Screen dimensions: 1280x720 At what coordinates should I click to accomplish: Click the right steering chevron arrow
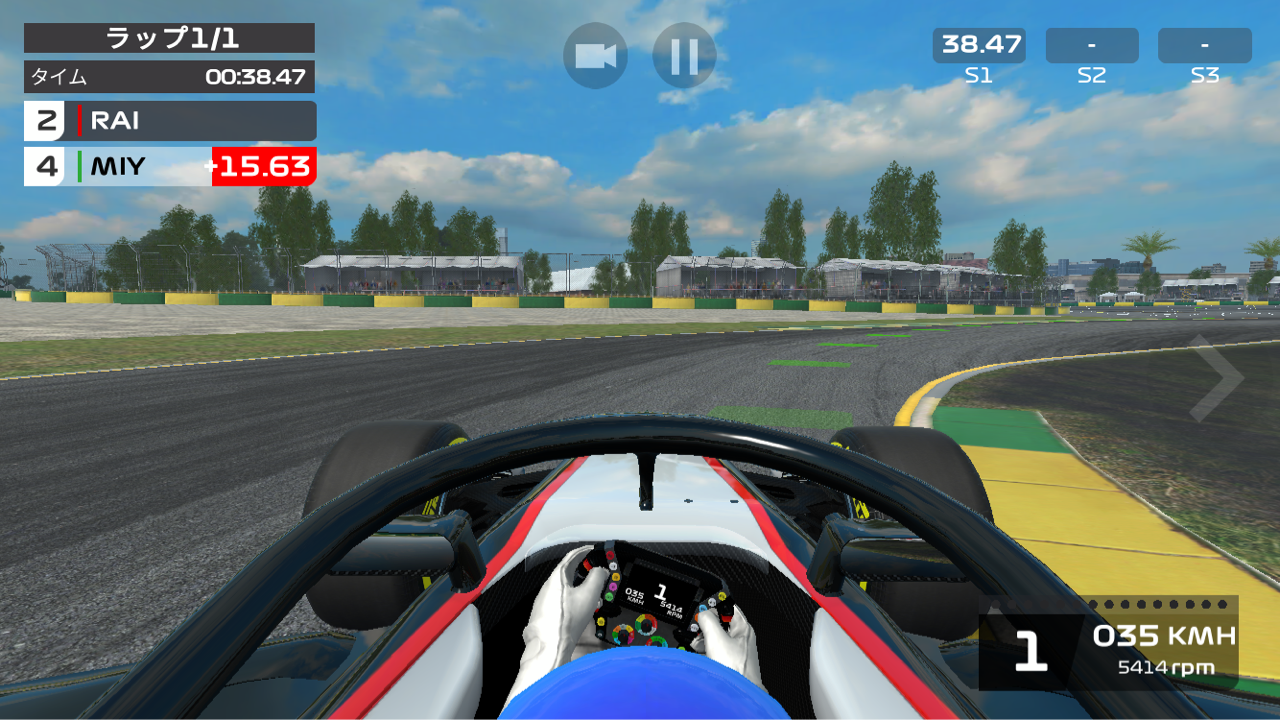click(1218, 377)
